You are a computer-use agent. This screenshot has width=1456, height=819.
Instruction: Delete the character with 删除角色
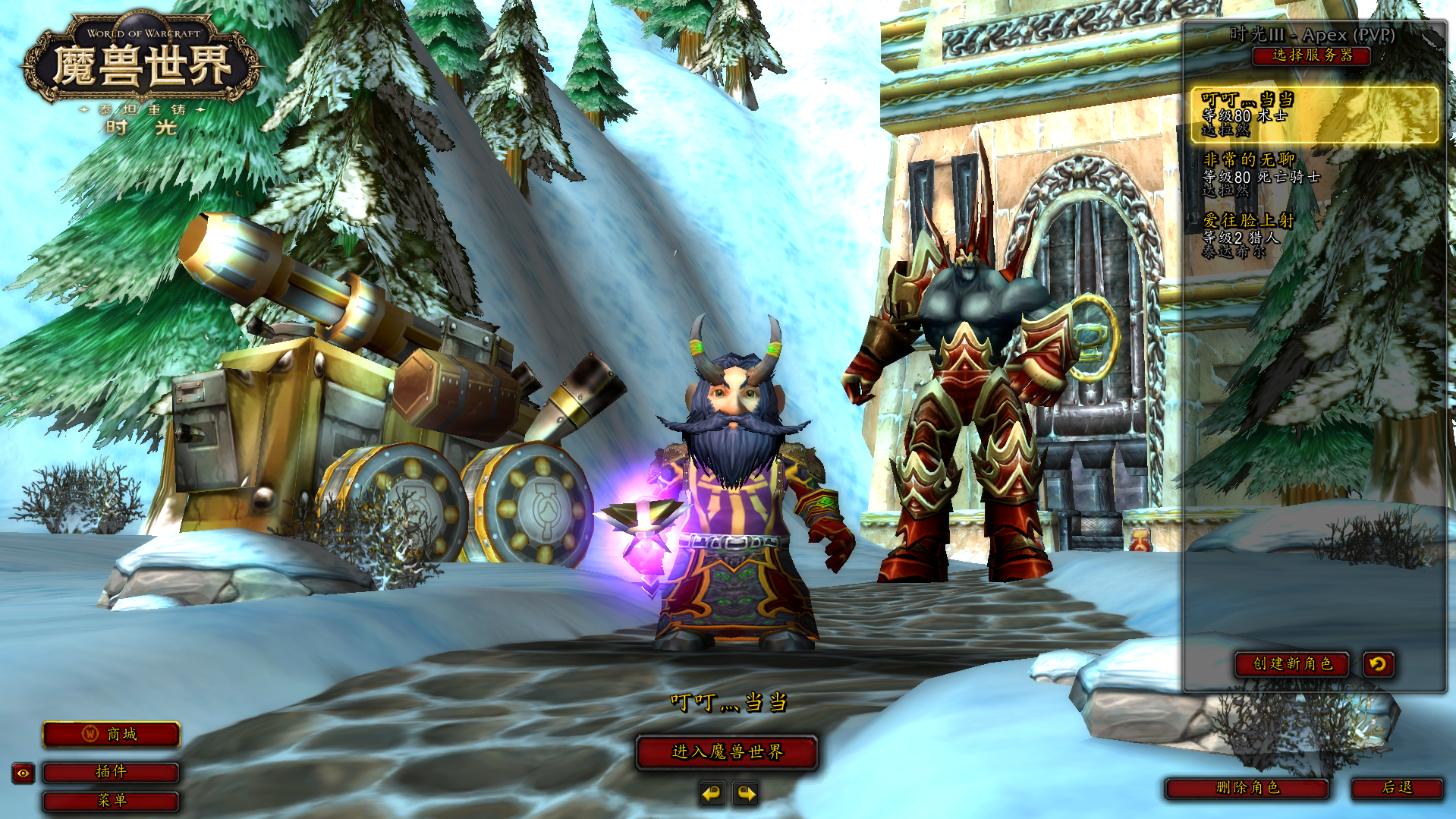(x=1247, y=788)
